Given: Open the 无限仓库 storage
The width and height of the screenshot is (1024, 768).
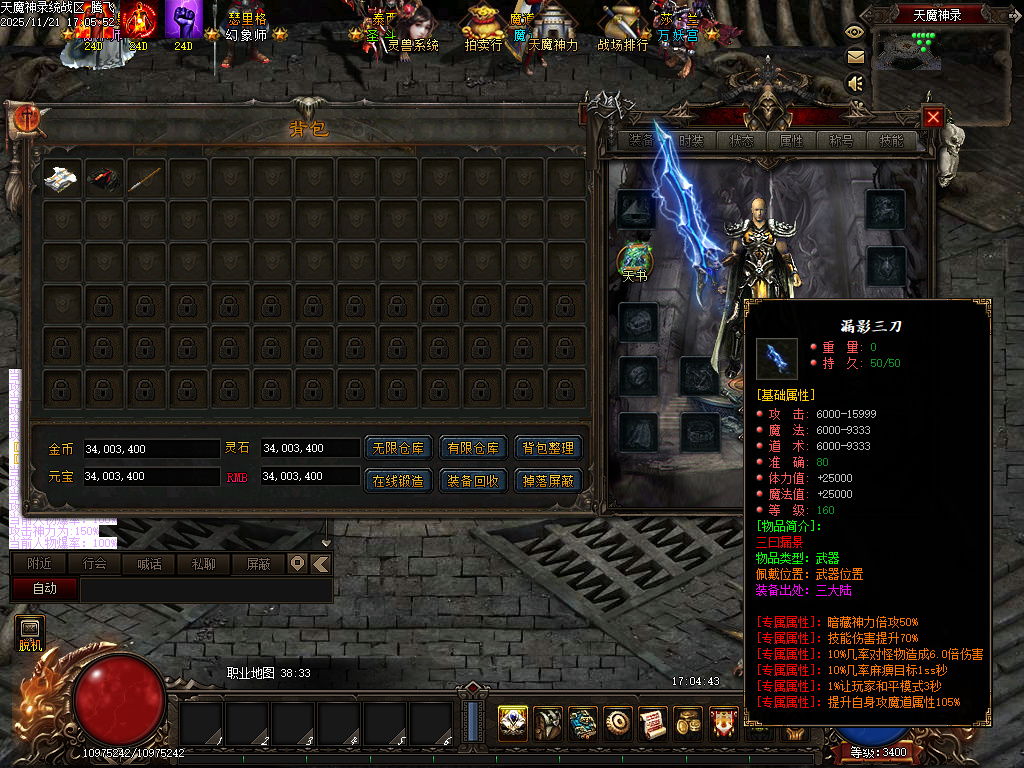Looking at the screenshot, I should tap(397, 449).
